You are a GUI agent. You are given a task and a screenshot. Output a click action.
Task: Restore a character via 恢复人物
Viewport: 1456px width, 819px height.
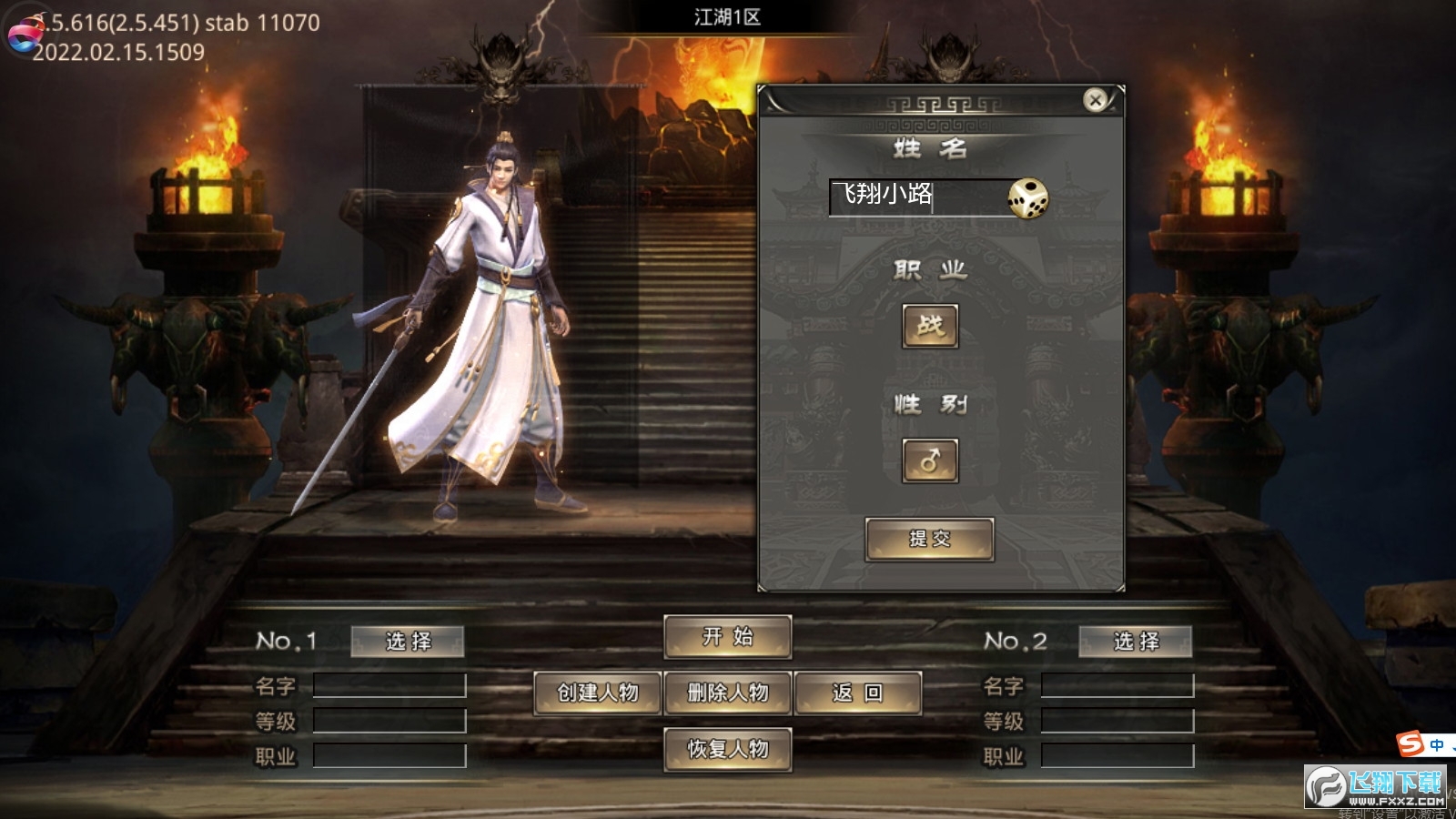pyautogui.click(x=727, y=749)
